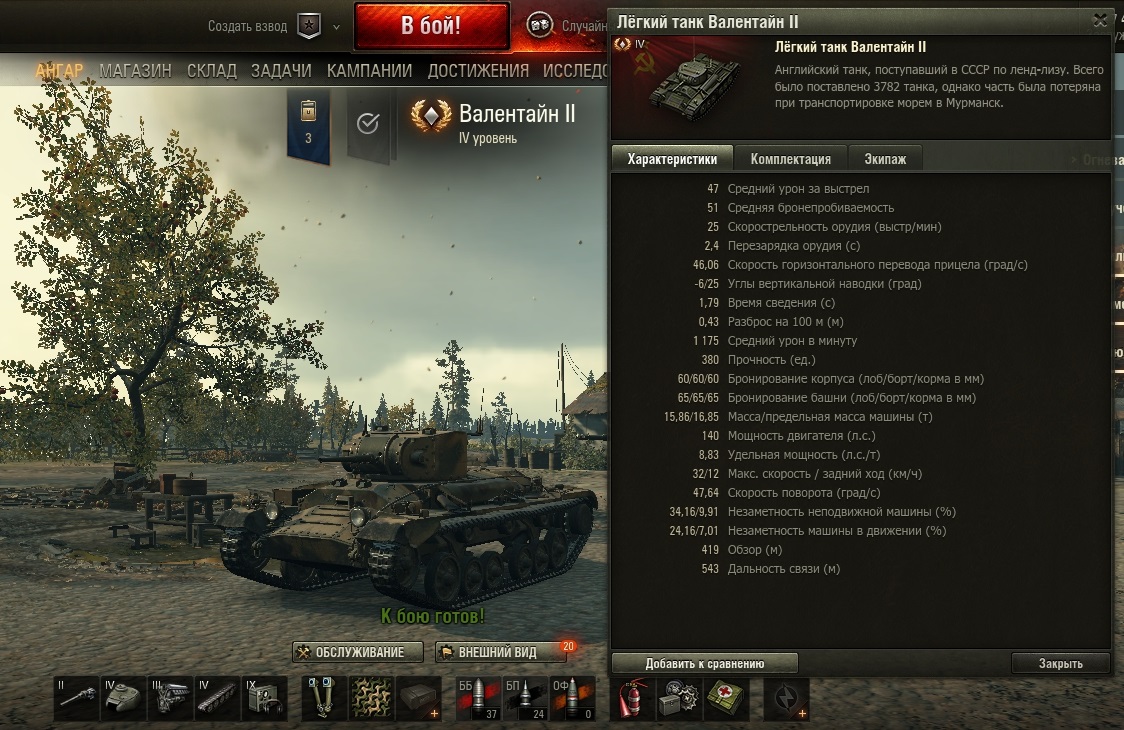
Task: Select the fire extinguisher consumable slot
Action: (630, 698)
